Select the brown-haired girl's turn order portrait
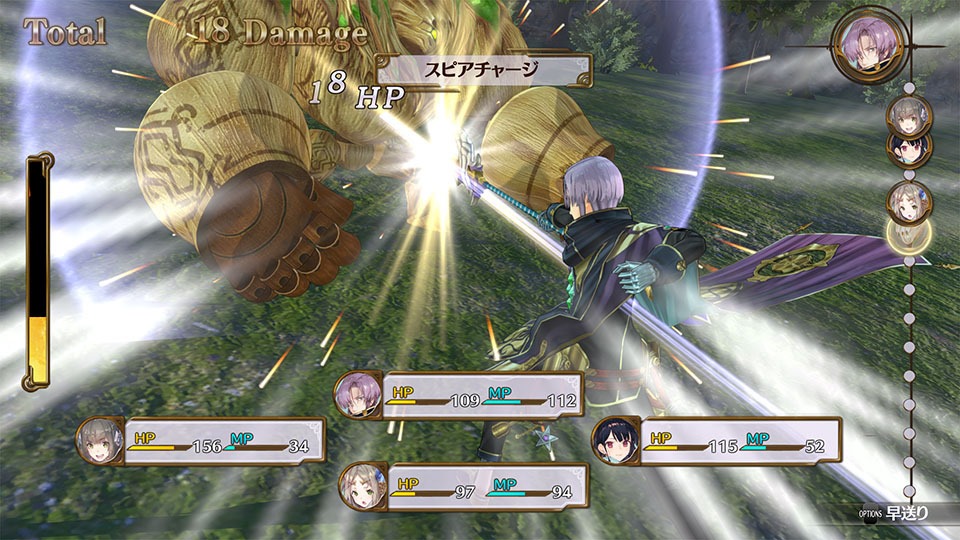The image size is (960, 540). tap(909, 202)
